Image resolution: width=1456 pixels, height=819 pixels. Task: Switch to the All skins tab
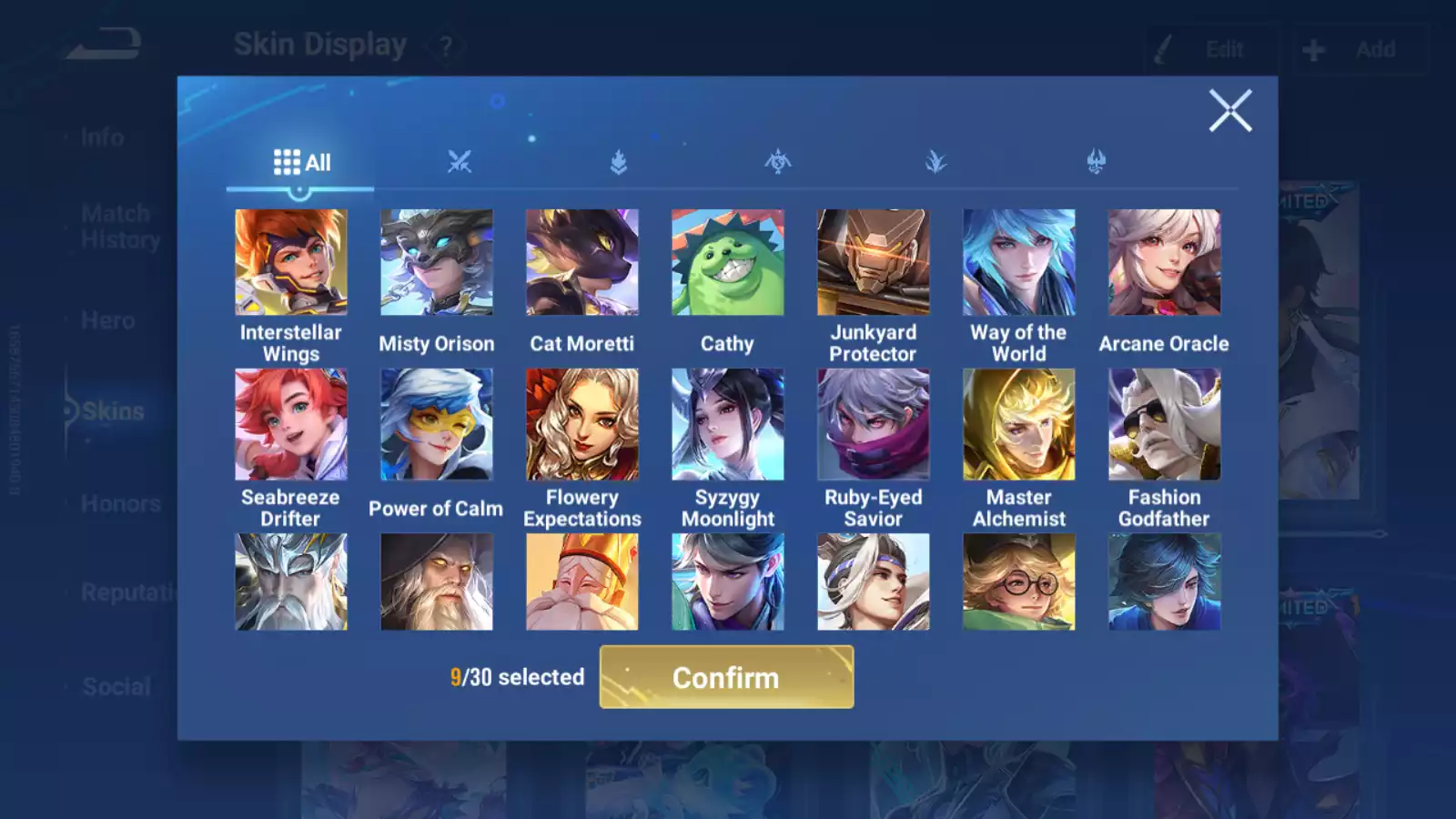click(x=301, y=163)
